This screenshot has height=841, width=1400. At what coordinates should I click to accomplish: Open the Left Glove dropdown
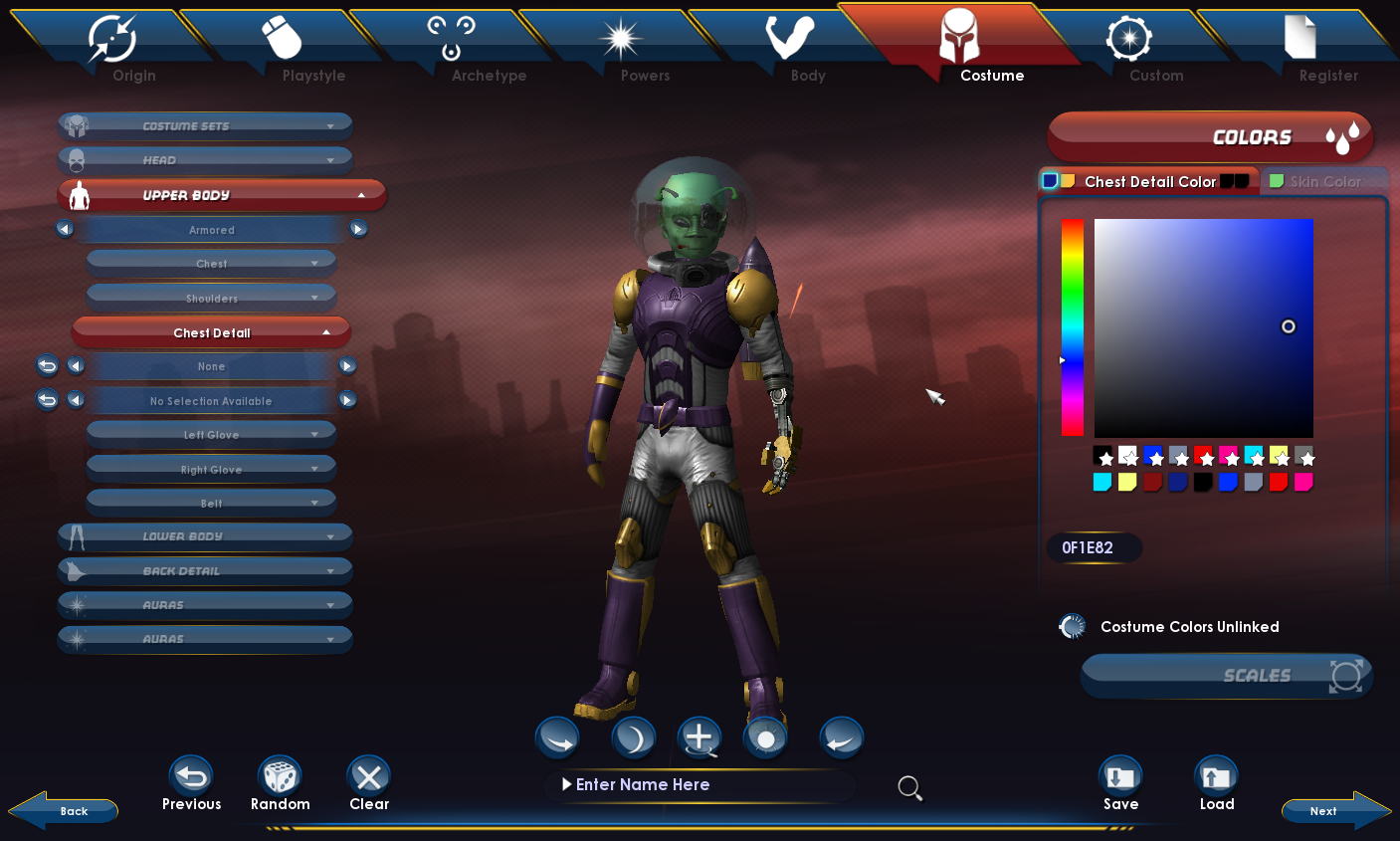click(x=211, y=435)
